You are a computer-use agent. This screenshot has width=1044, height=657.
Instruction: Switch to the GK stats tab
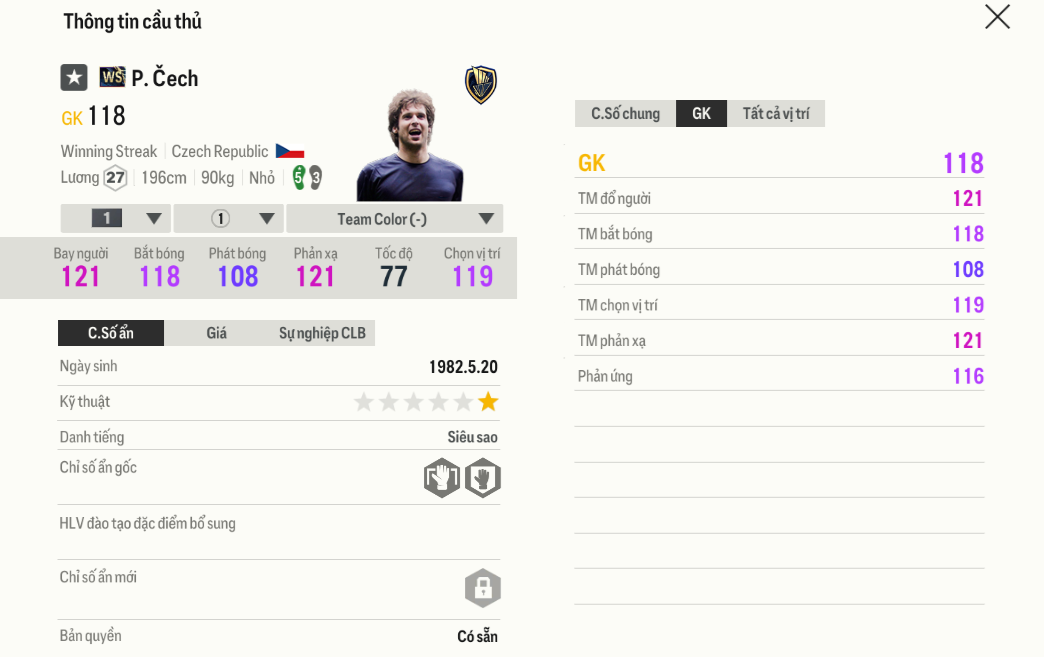(701, 114)
